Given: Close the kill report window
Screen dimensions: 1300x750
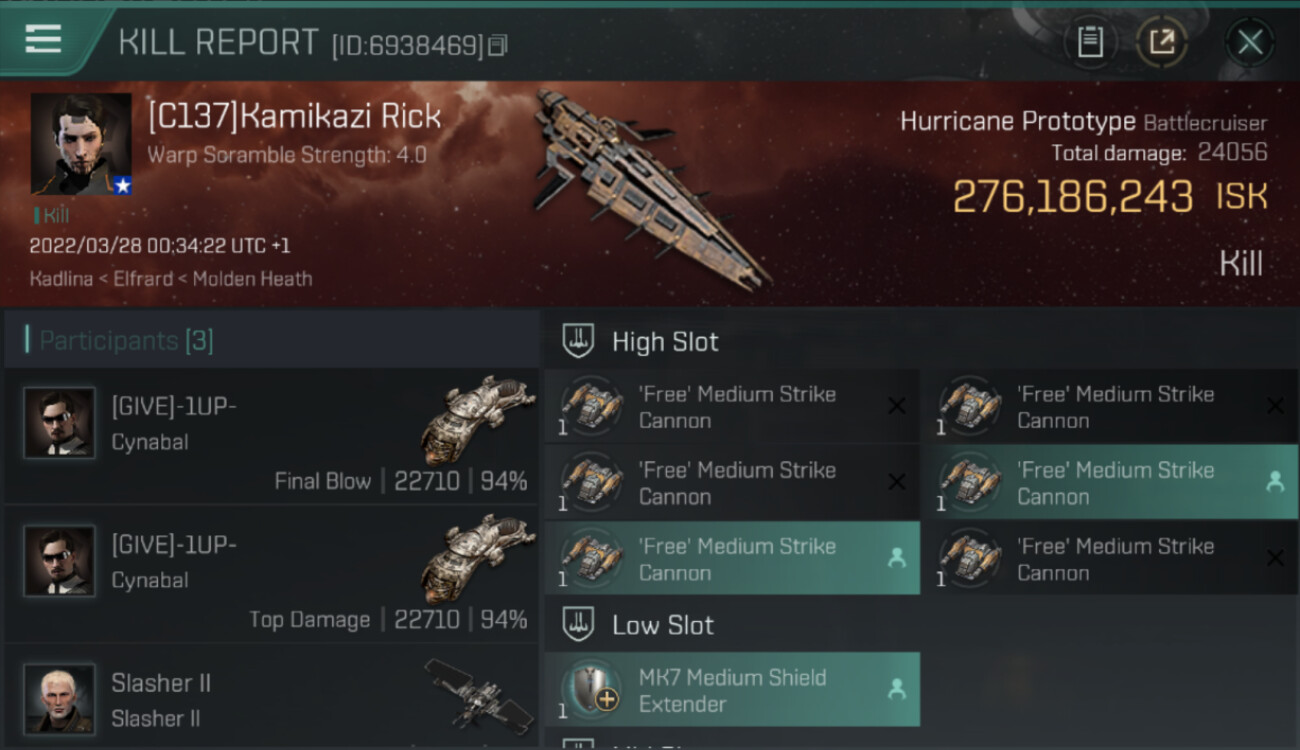Looking at the screenshot, I should pos(1249,42).
